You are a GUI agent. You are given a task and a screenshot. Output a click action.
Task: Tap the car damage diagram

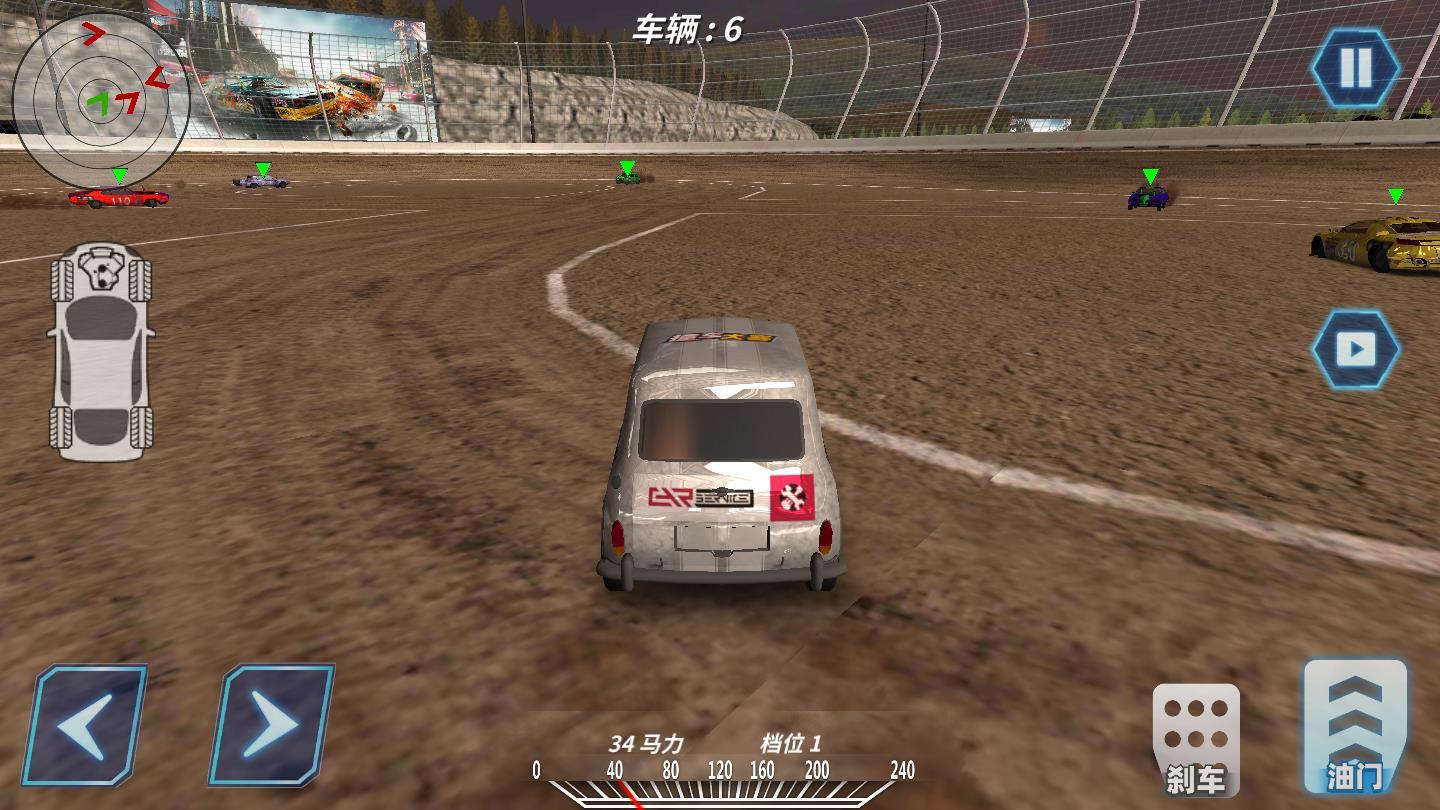point(101,352)
